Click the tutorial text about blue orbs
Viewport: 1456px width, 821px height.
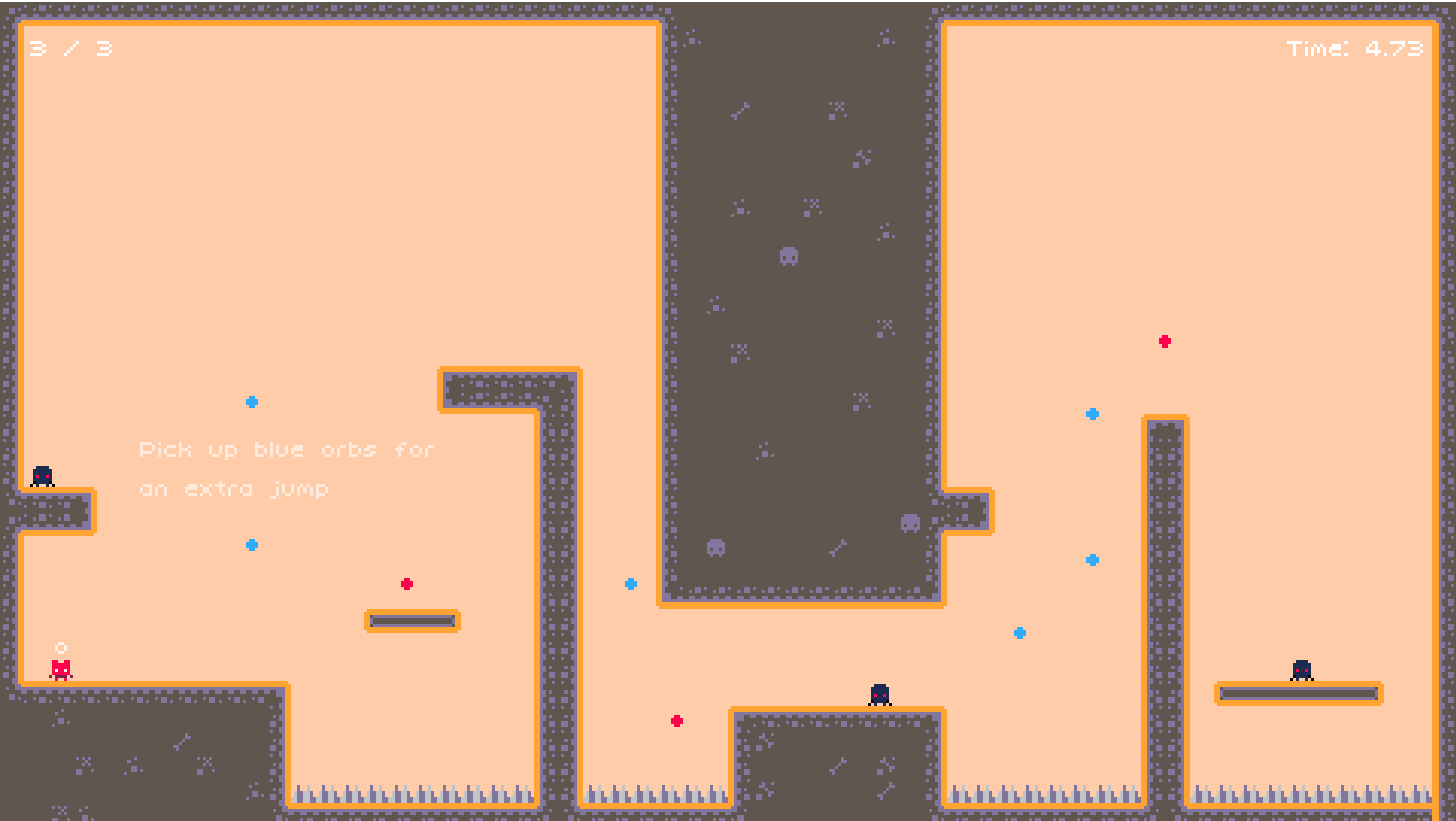[287, 468]
